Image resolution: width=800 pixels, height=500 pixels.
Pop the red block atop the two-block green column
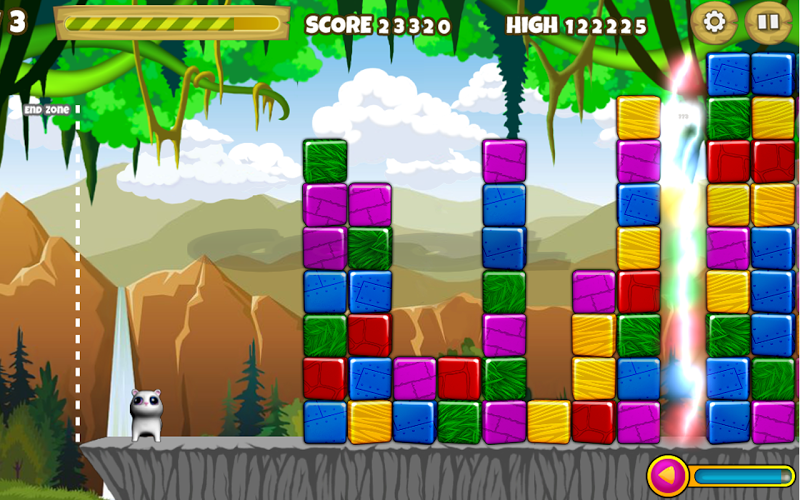459,378
